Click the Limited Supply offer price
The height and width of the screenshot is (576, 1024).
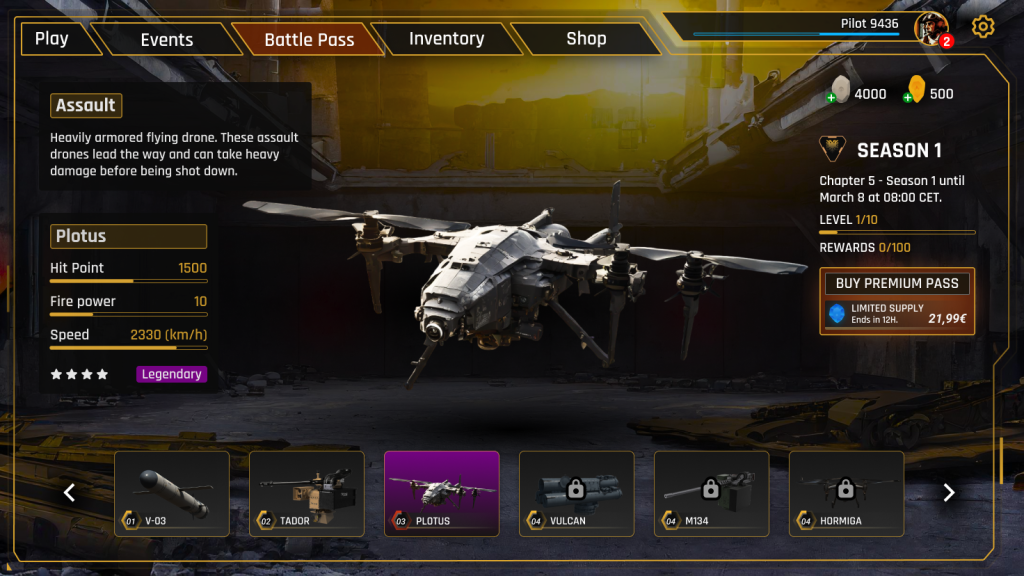[x=945, y=318]
